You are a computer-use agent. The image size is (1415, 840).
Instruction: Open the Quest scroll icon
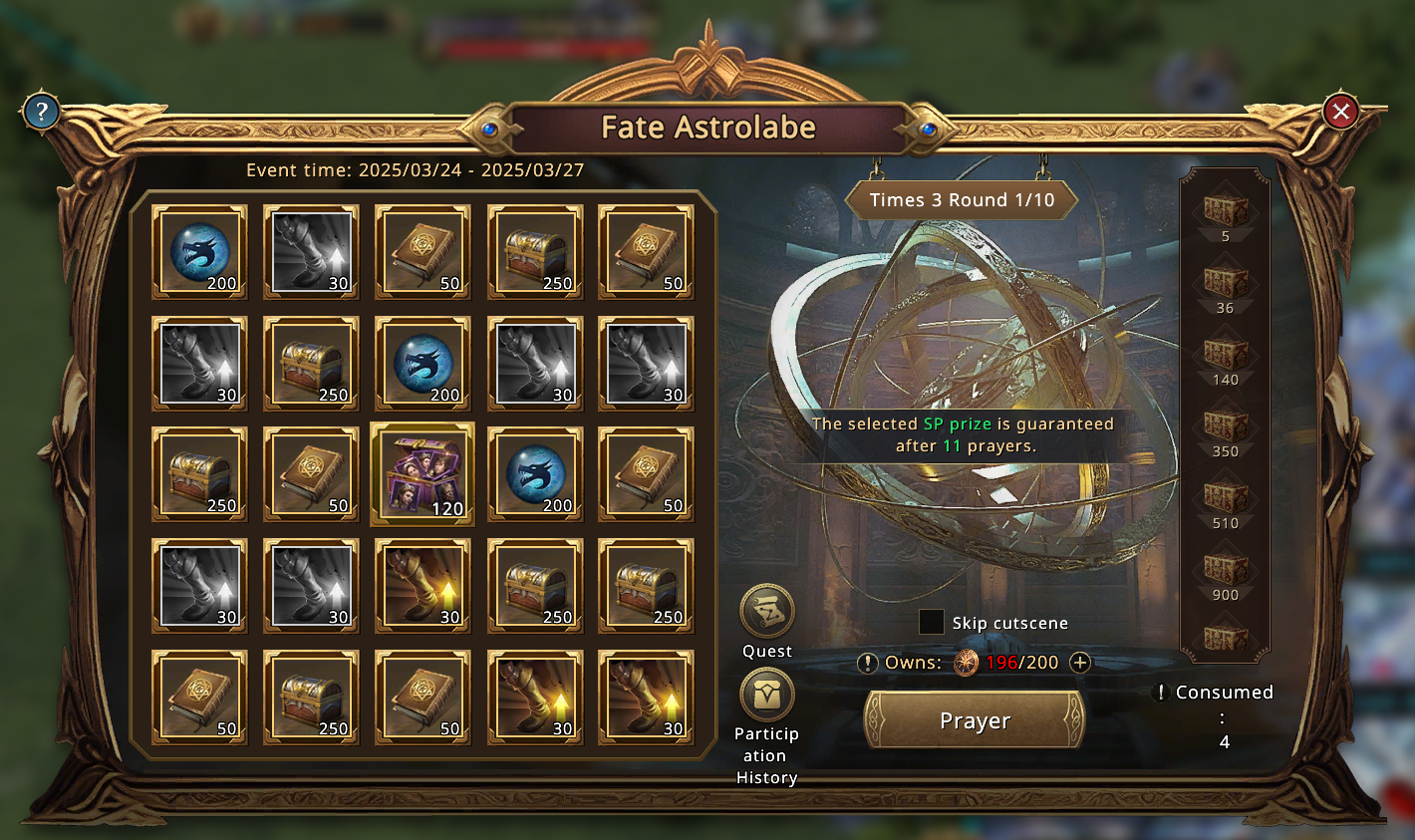click(x=766, y=611)
